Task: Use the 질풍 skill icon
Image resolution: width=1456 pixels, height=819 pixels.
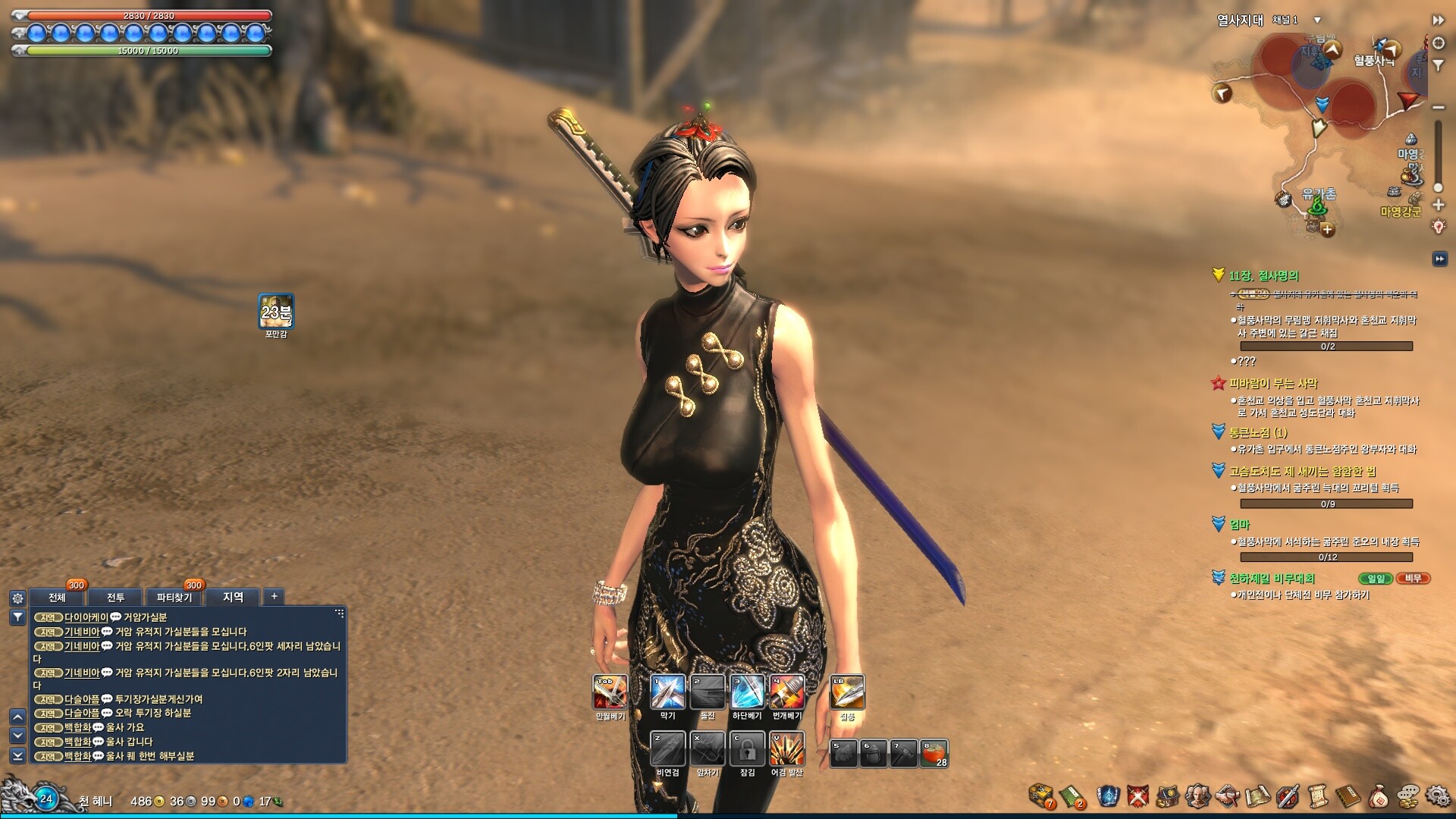Action: point(847,692)
